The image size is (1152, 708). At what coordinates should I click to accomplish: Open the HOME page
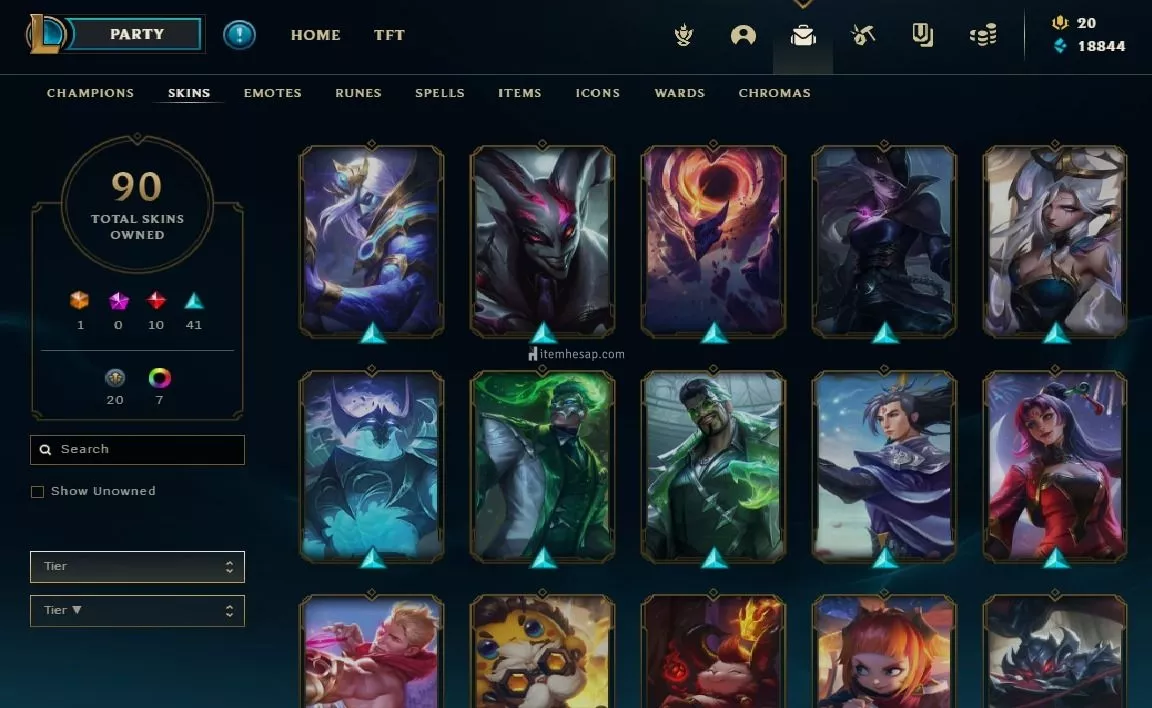tap(315, 35)
